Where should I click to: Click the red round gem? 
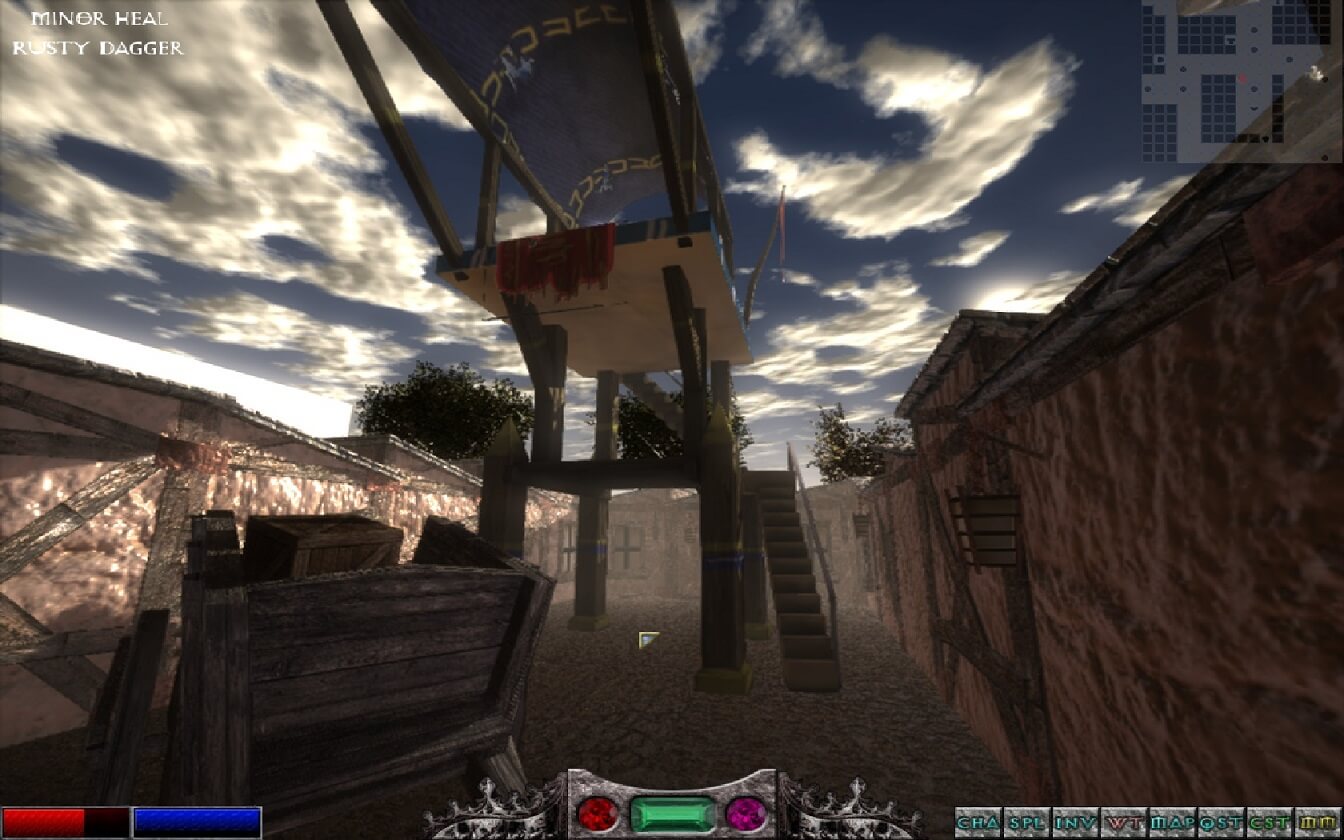(598, 812)
